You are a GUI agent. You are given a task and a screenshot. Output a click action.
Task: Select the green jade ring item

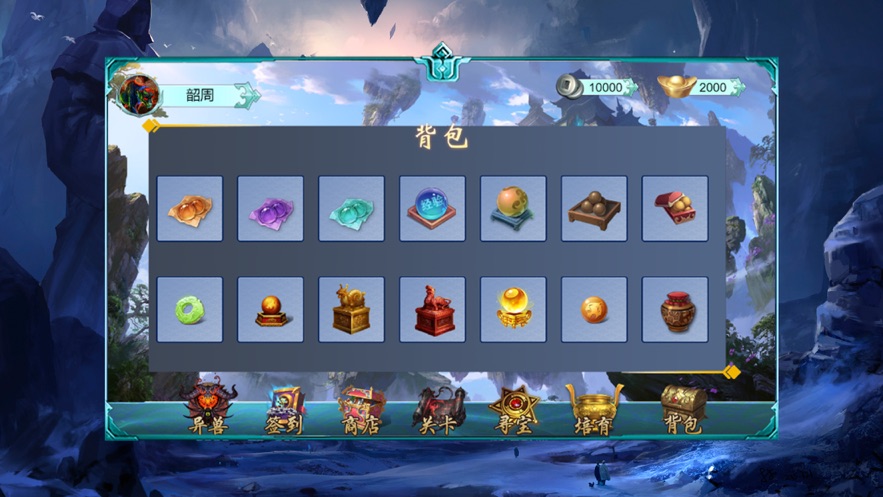point(190,309)
